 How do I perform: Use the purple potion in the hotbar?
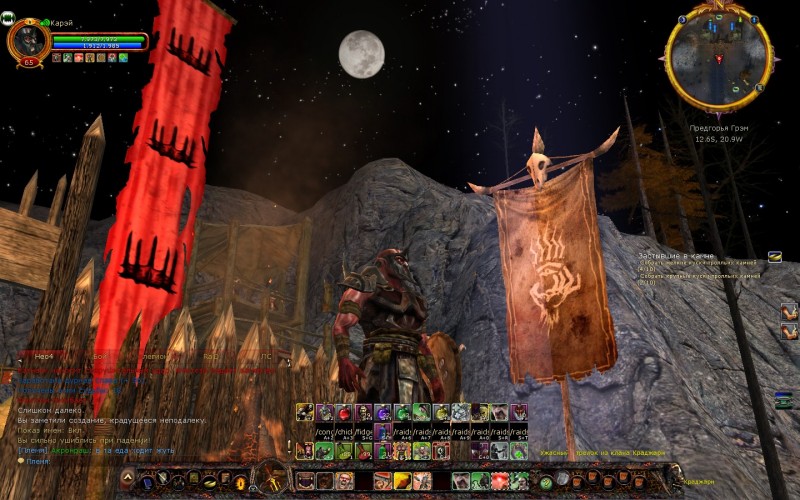382,412
